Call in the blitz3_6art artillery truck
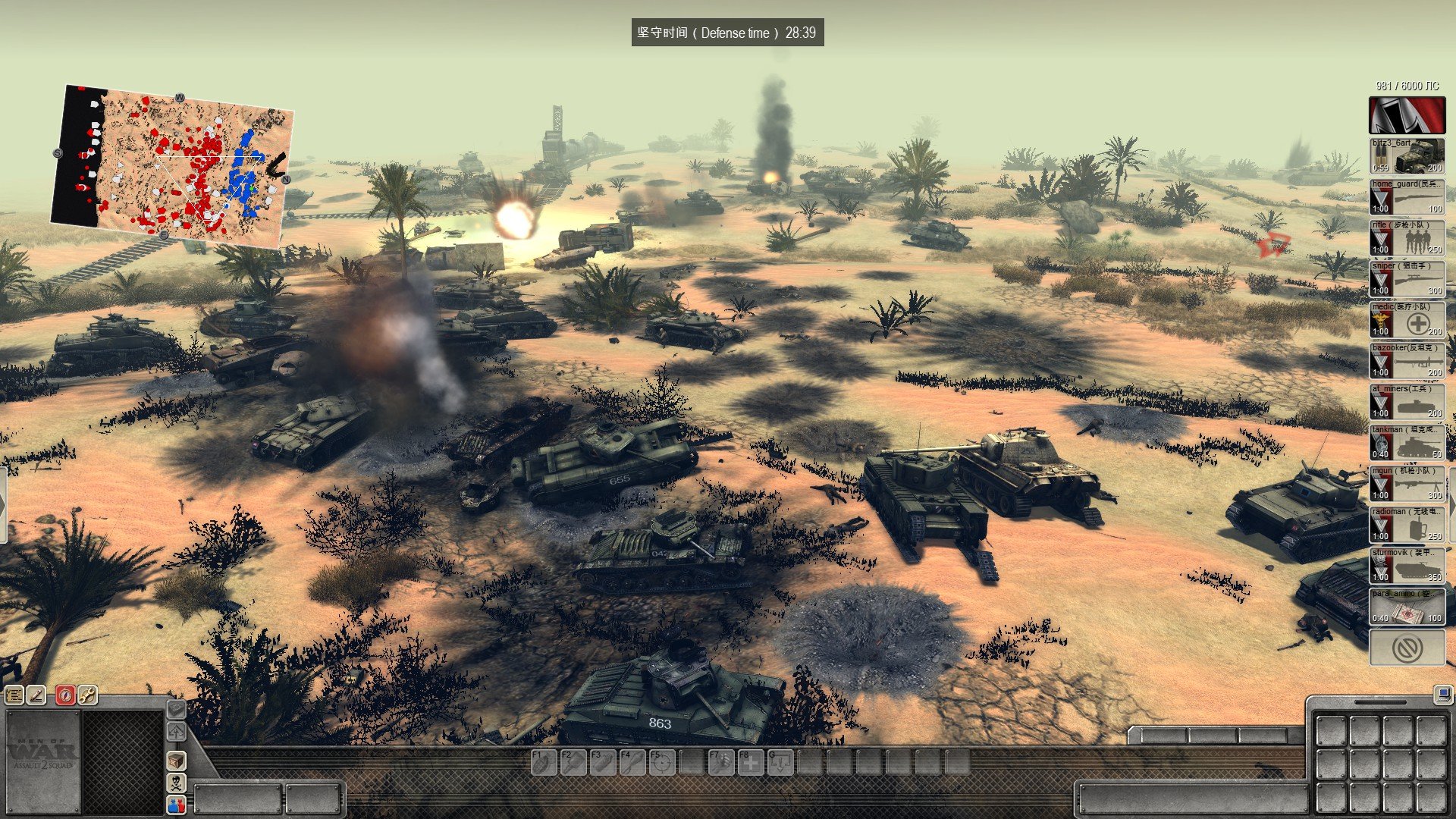This screenshot has width=1456, height=819. point(1407,155)
